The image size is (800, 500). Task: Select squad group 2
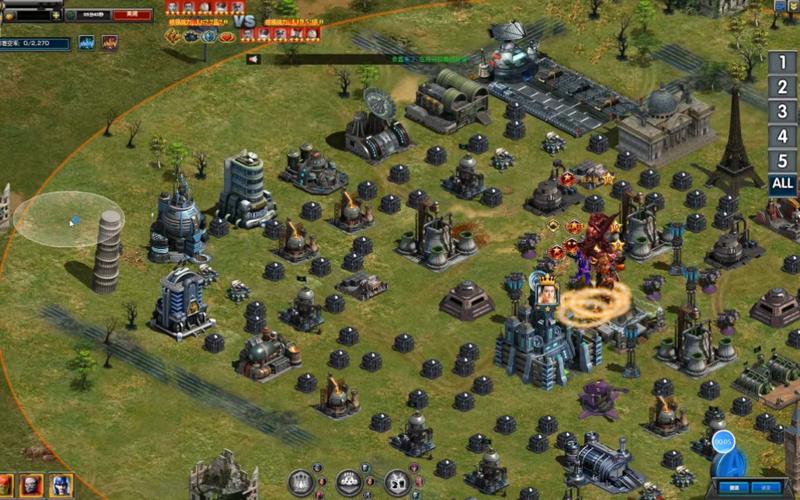pyautogui.click(x=783, y=87)
